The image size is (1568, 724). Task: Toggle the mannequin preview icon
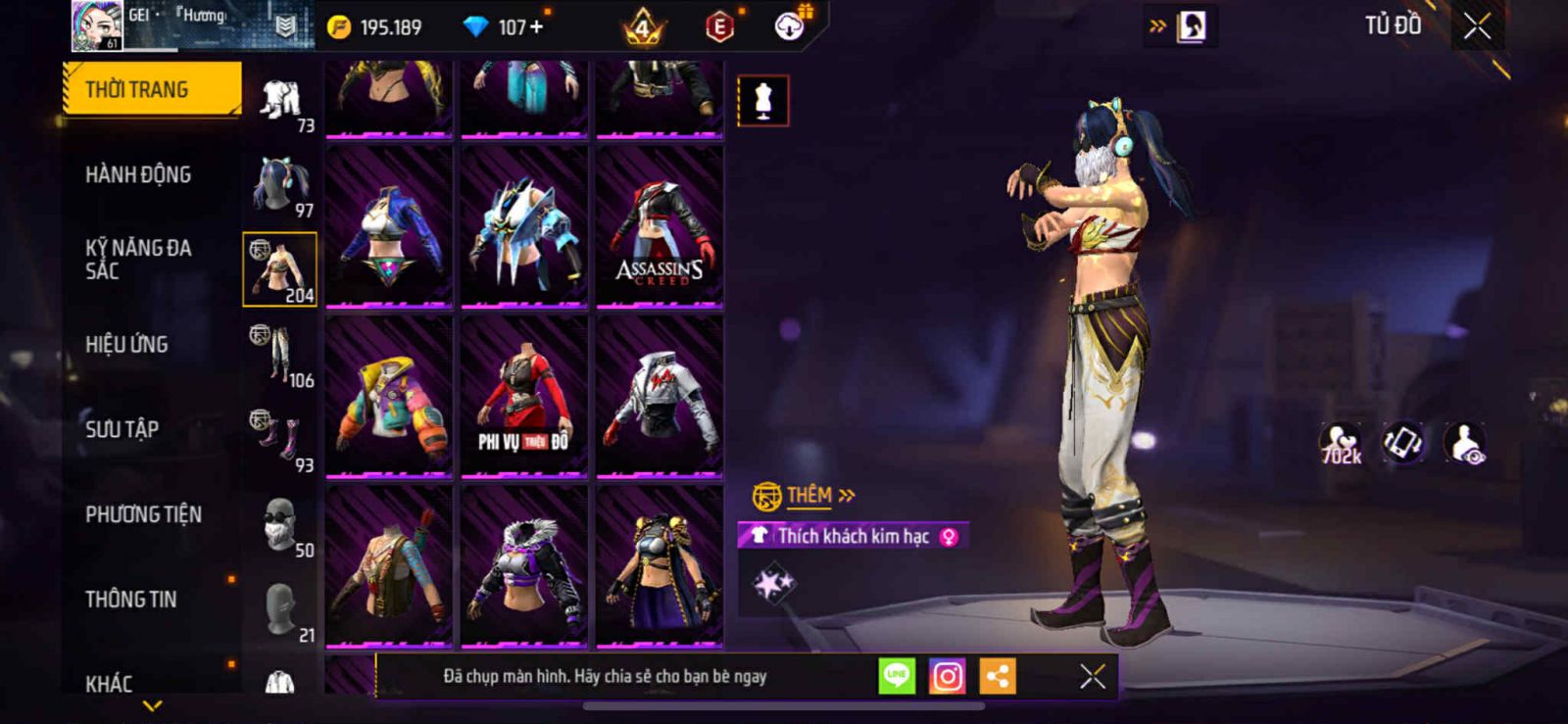[762, 100]
